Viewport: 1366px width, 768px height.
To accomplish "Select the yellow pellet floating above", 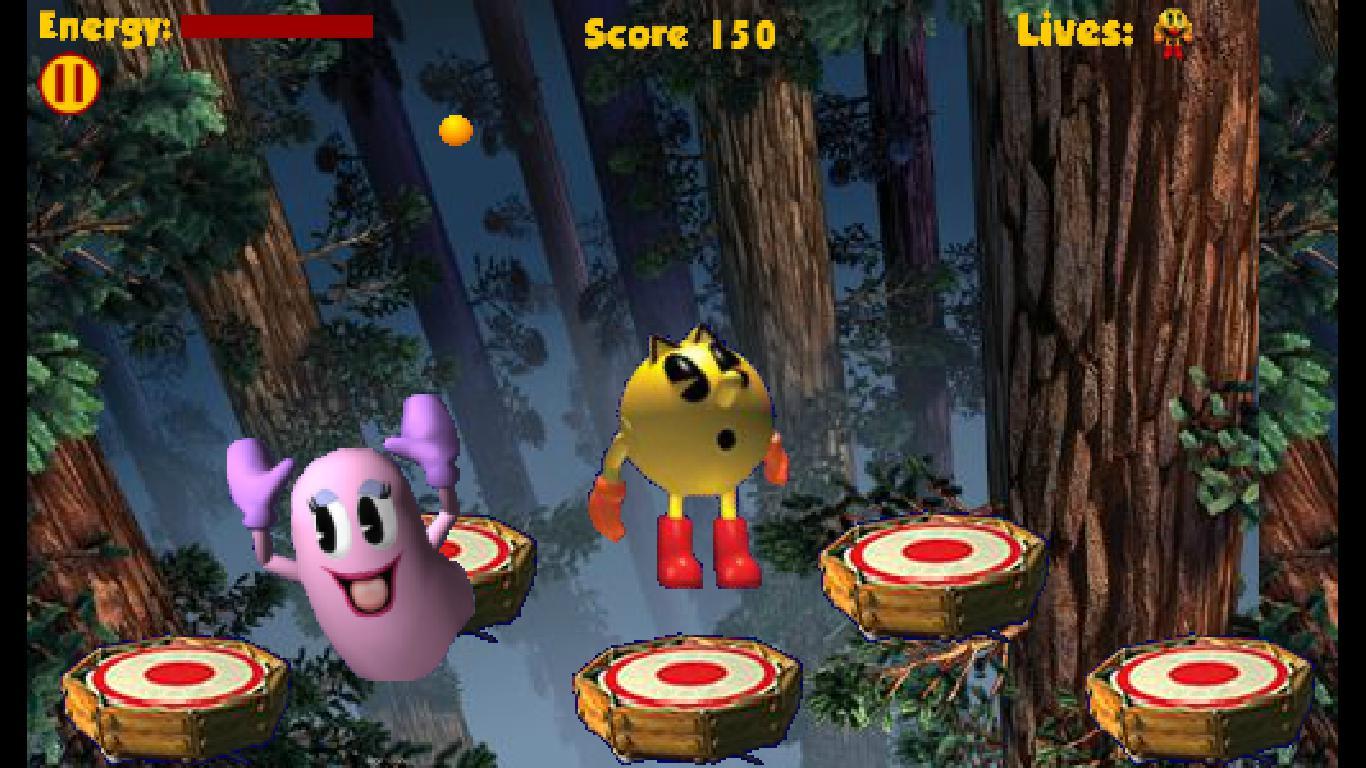I will click(x=453, y=129).
